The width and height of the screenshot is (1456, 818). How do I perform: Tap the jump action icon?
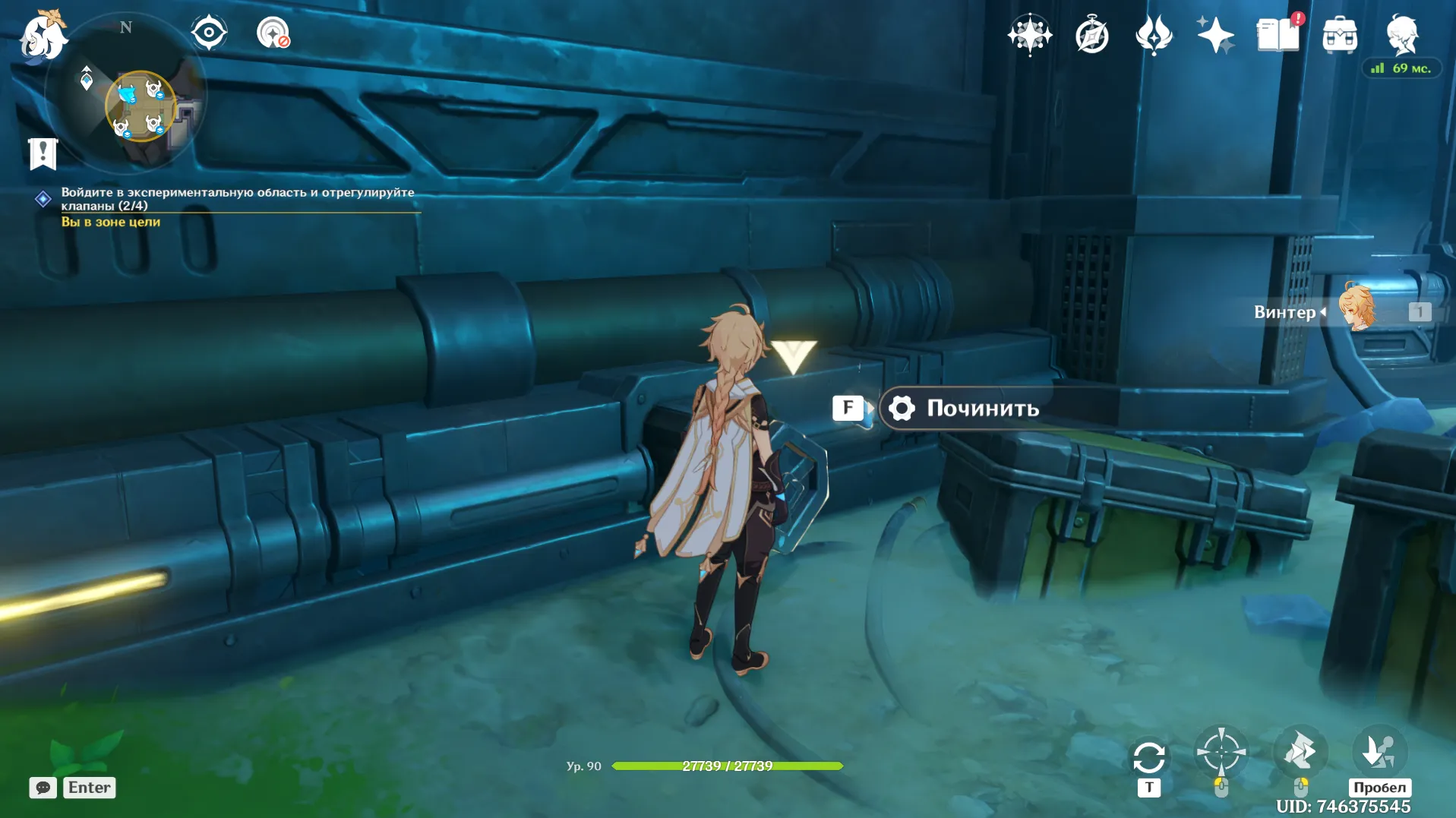[x=1379, y=751]
